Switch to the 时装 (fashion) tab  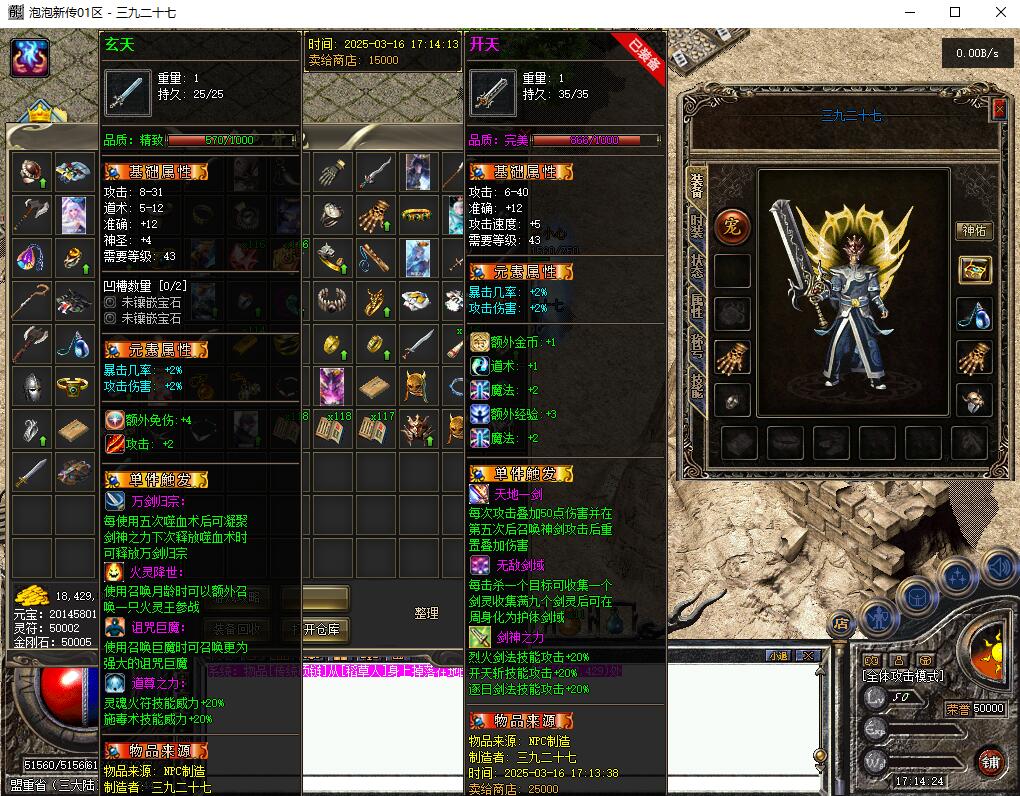[697, 227]
